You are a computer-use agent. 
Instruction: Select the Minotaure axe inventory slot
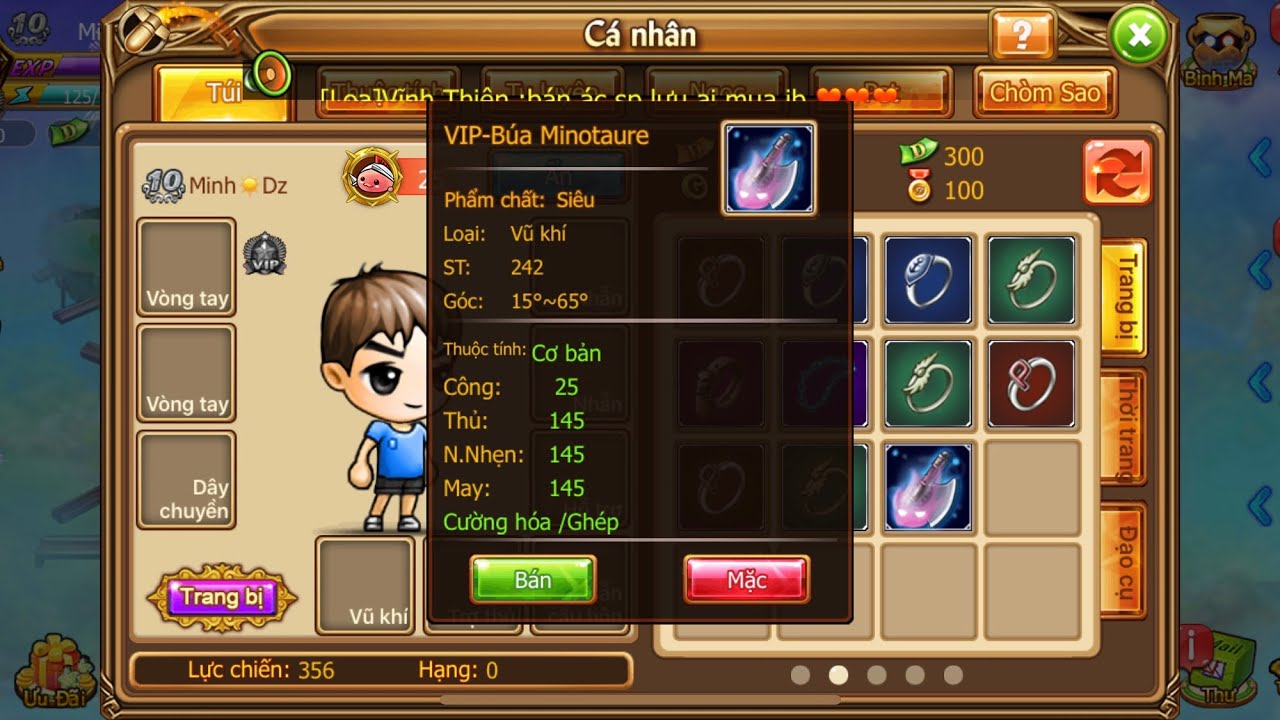coord(928,487)
